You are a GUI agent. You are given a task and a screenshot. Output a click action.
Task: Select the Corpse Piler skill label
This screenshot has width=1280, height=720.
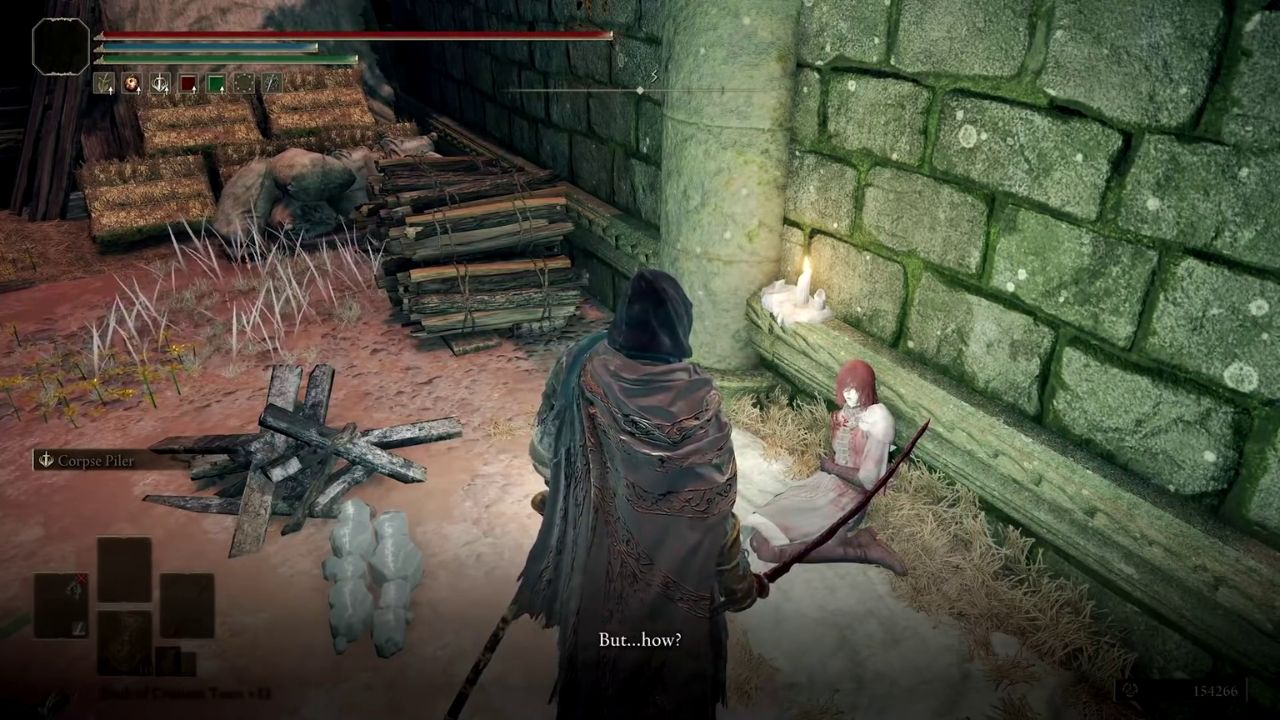click(x=96, y=460)
